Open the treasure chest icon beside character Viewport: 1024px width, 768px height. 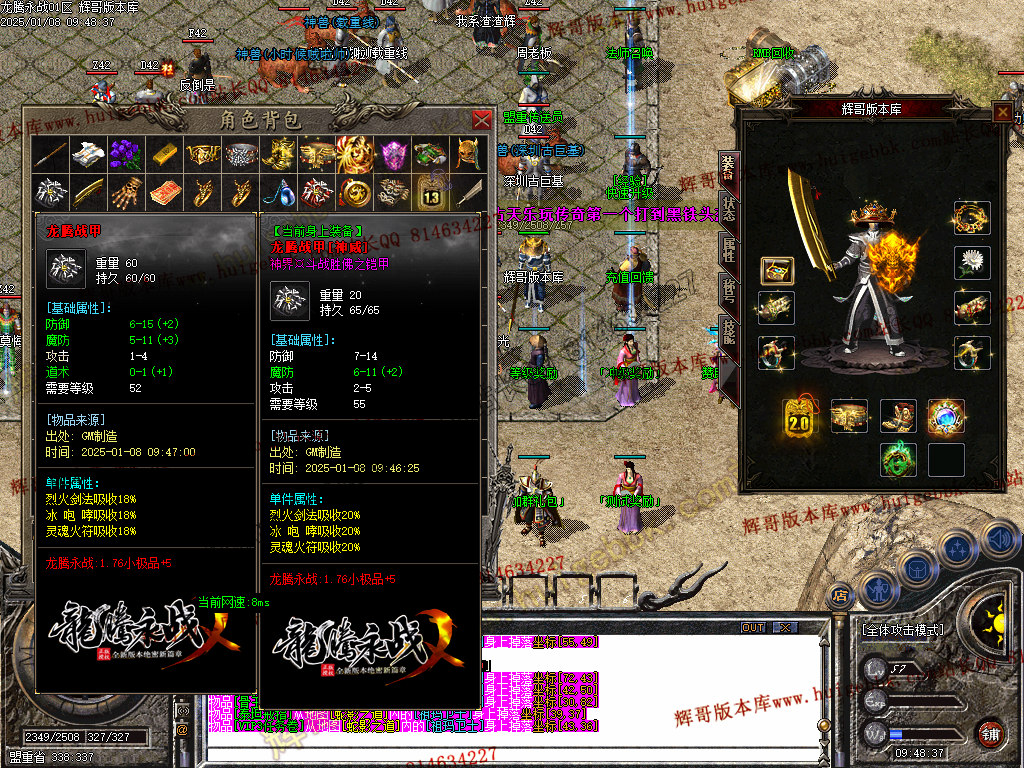click(776, 270)
